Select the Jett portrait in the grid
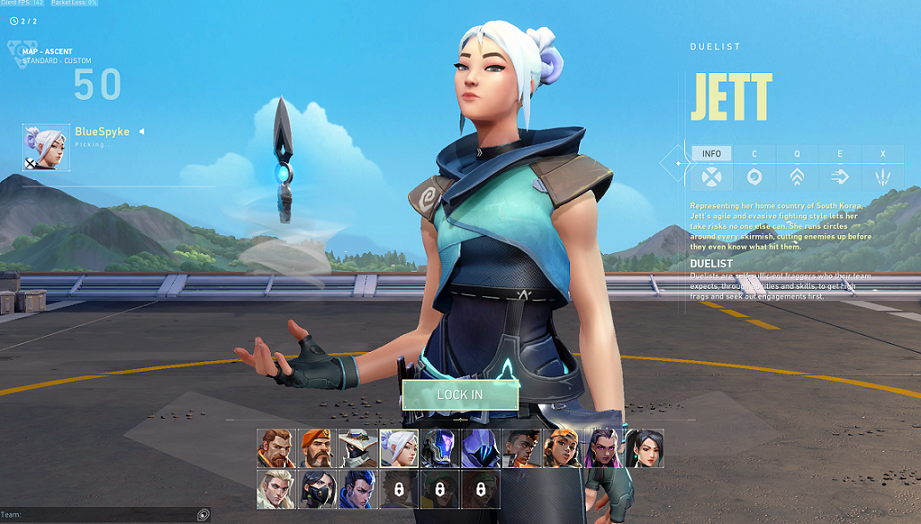This screenshot has height=524, width=921. tap(399, 449)
